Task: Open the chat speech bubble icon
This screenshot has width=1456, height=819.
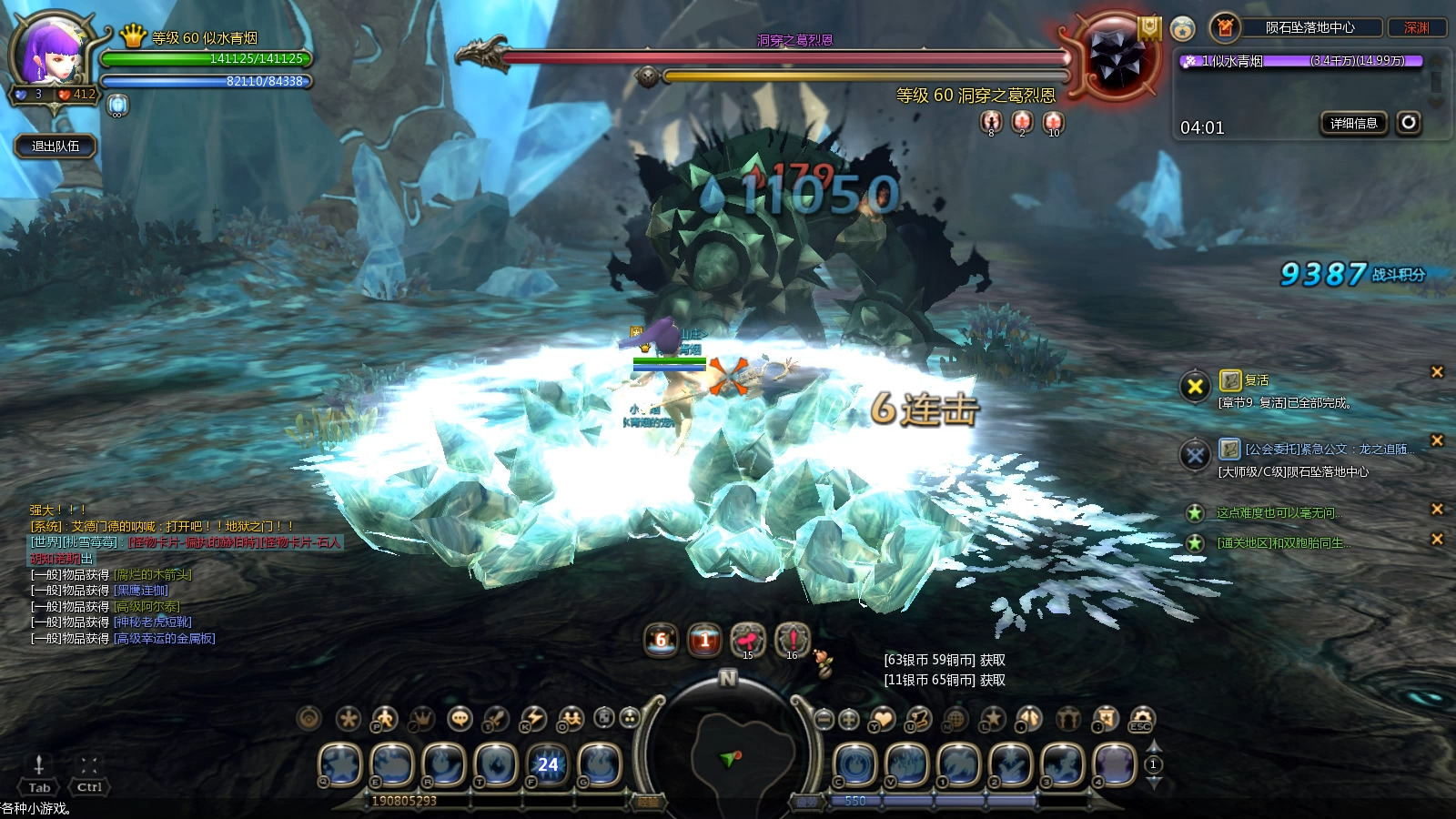Action: (460, 719)
